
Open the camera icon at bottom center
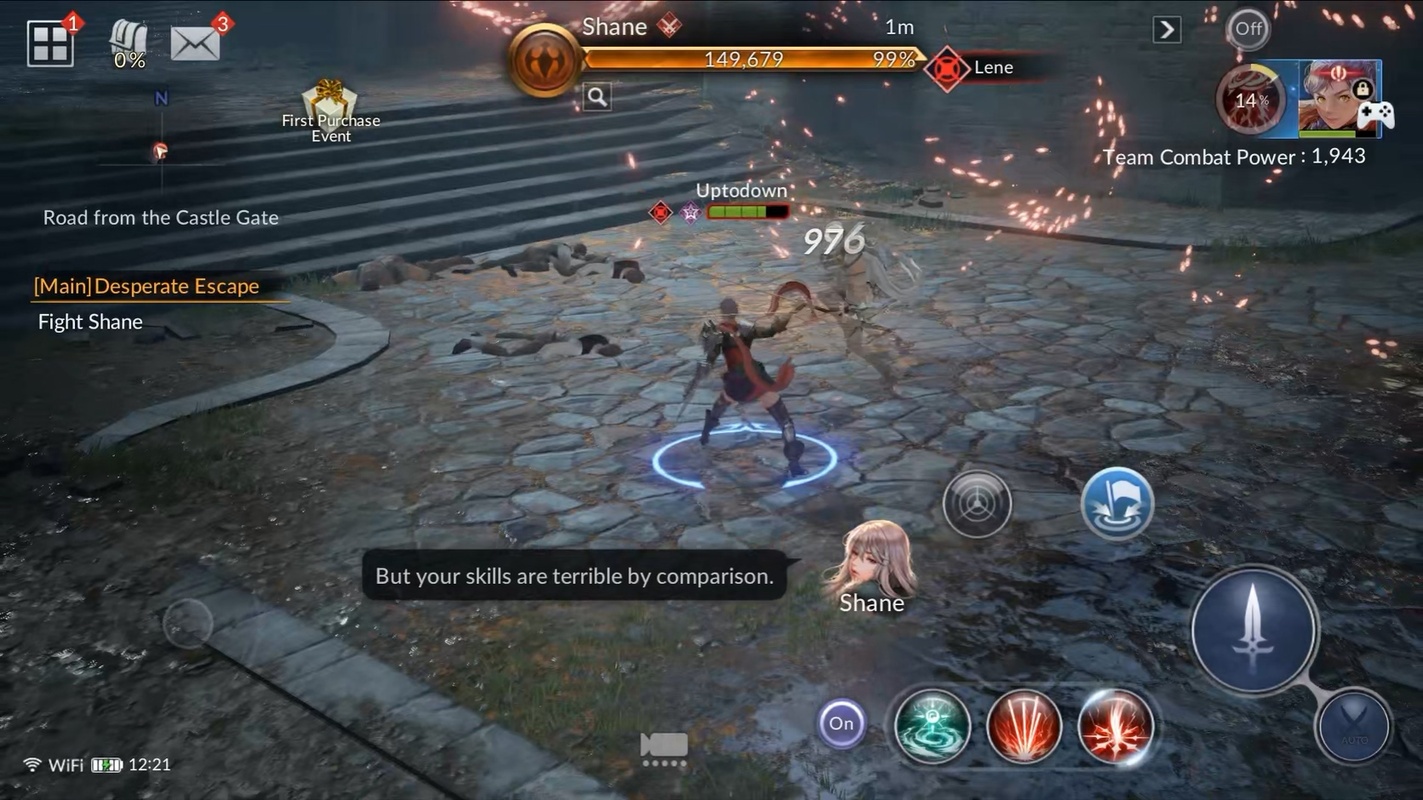click(x=664, y=747)
